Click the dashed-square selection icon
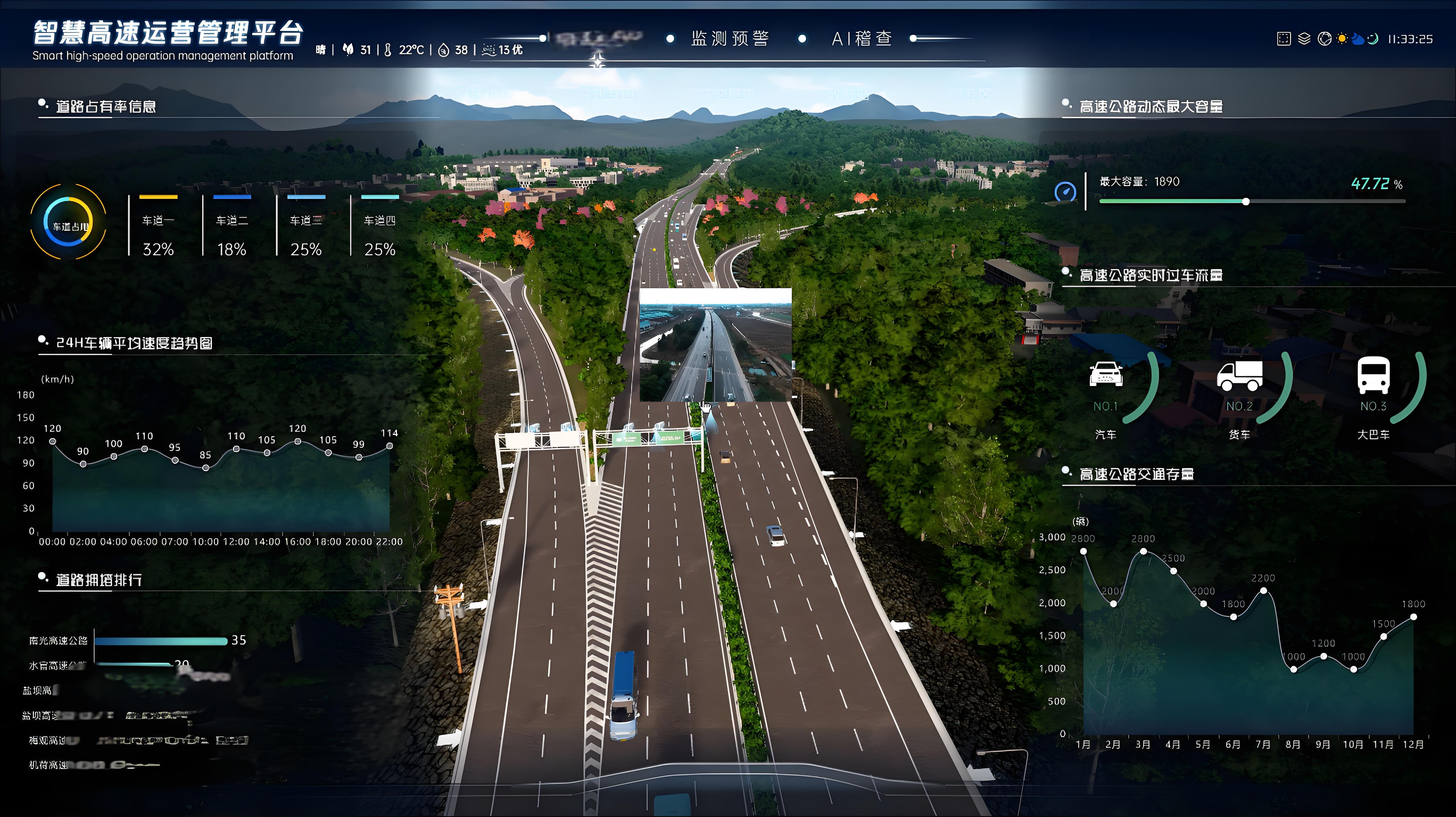1456x817 pixels. coord(1284,39)
